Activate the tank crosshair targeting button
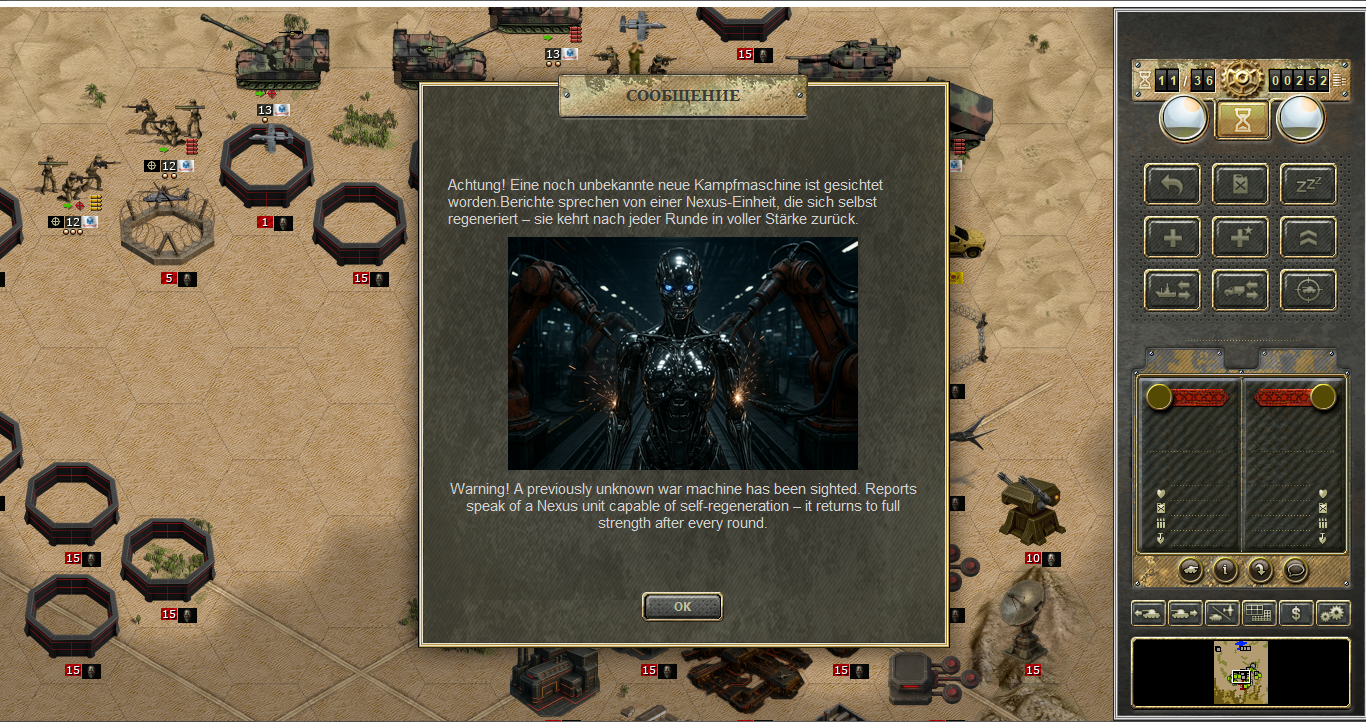The image size is (1366, 722). tap(1308, 290)
